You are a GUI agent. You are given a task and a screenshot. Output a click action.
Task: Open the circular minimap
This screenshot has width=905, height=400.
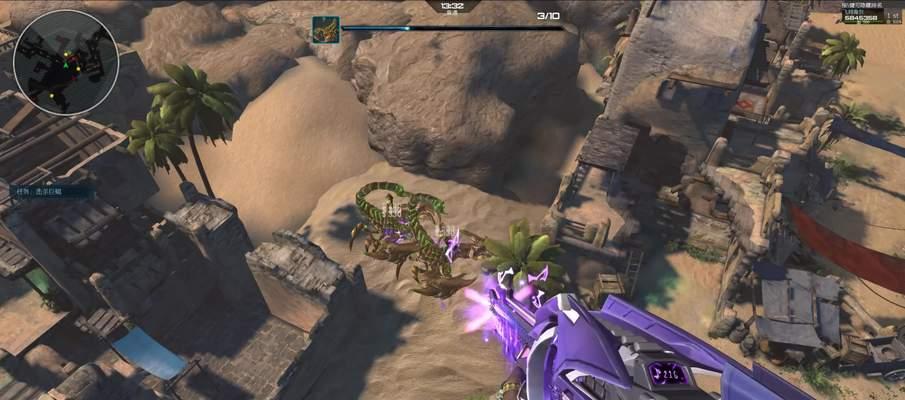tap(66, 62)
